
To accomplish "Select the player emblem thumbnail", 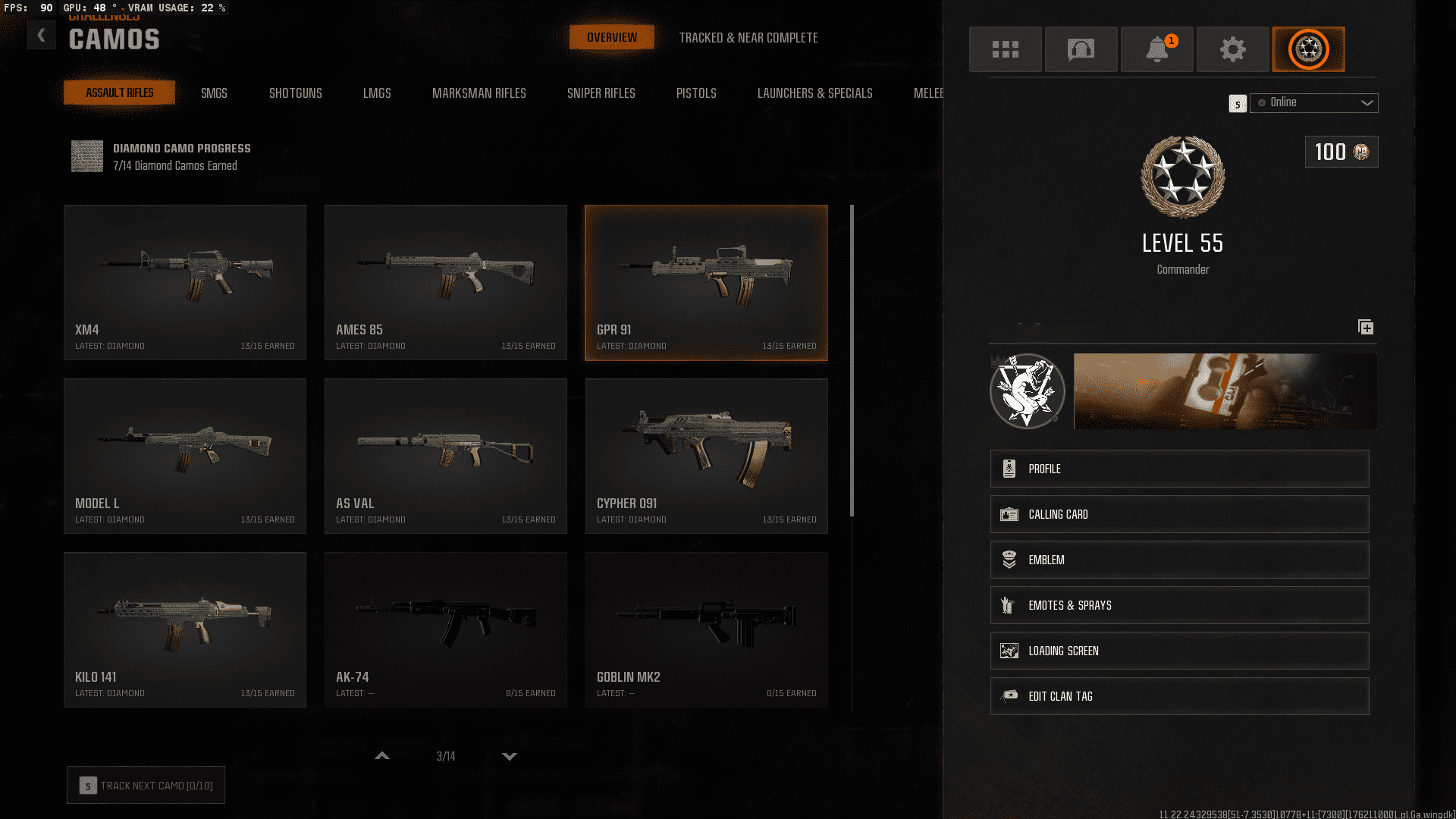I will click(x=1028, y=391).
